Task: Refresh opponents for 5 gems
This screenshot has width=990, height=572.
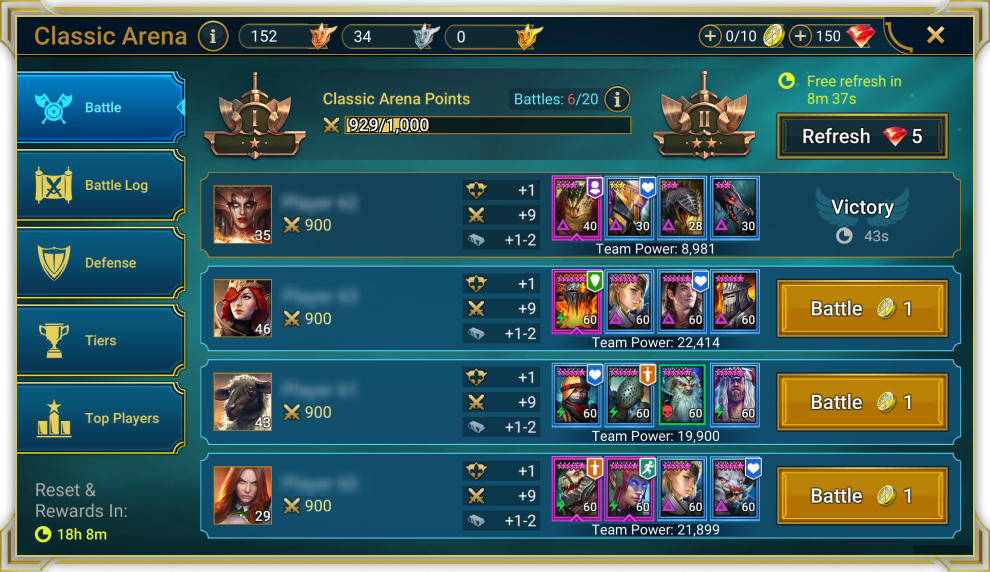Action: (x=861, y=137)
